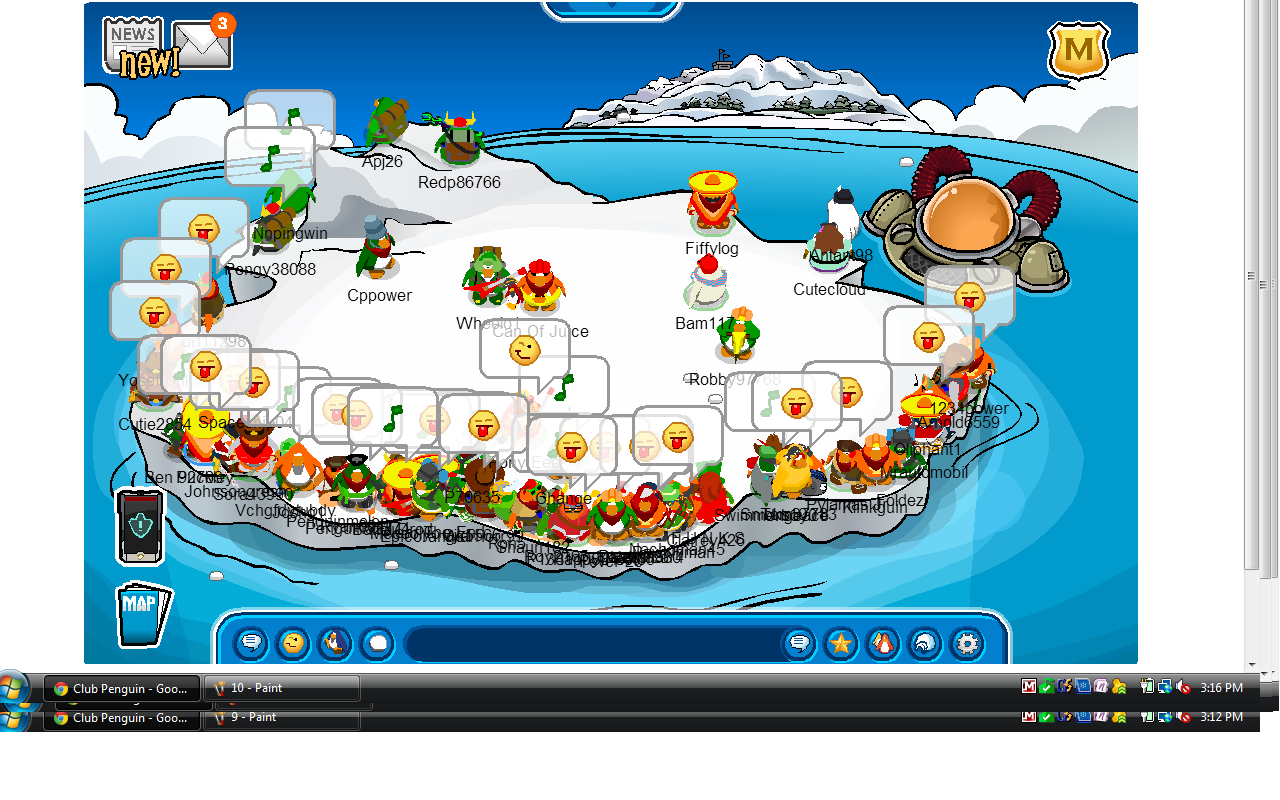1280x800 pixels.
Task: Open the buddy list penguins icon
Action: tap(883, 643)
